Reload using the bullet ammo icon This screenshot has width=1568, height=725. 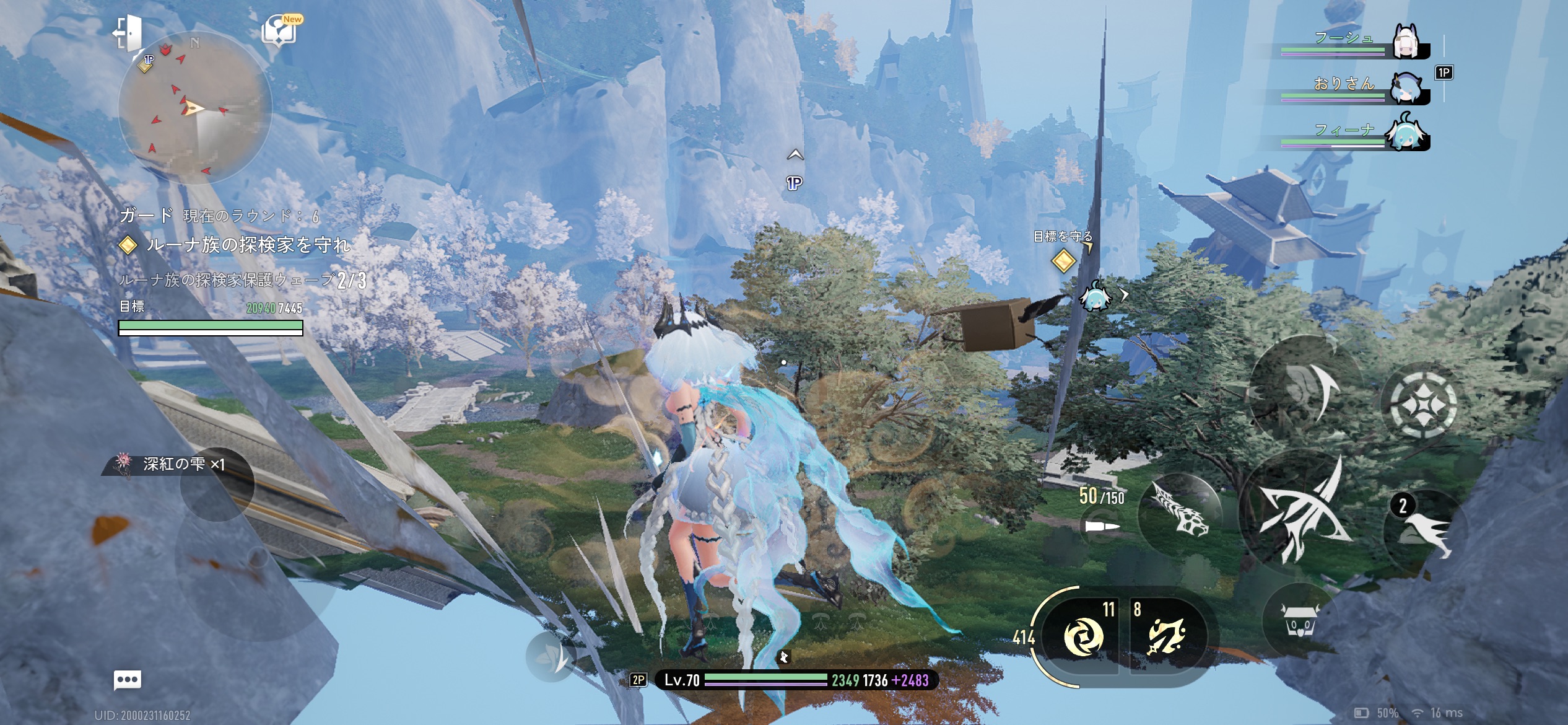click(1102, 527)
